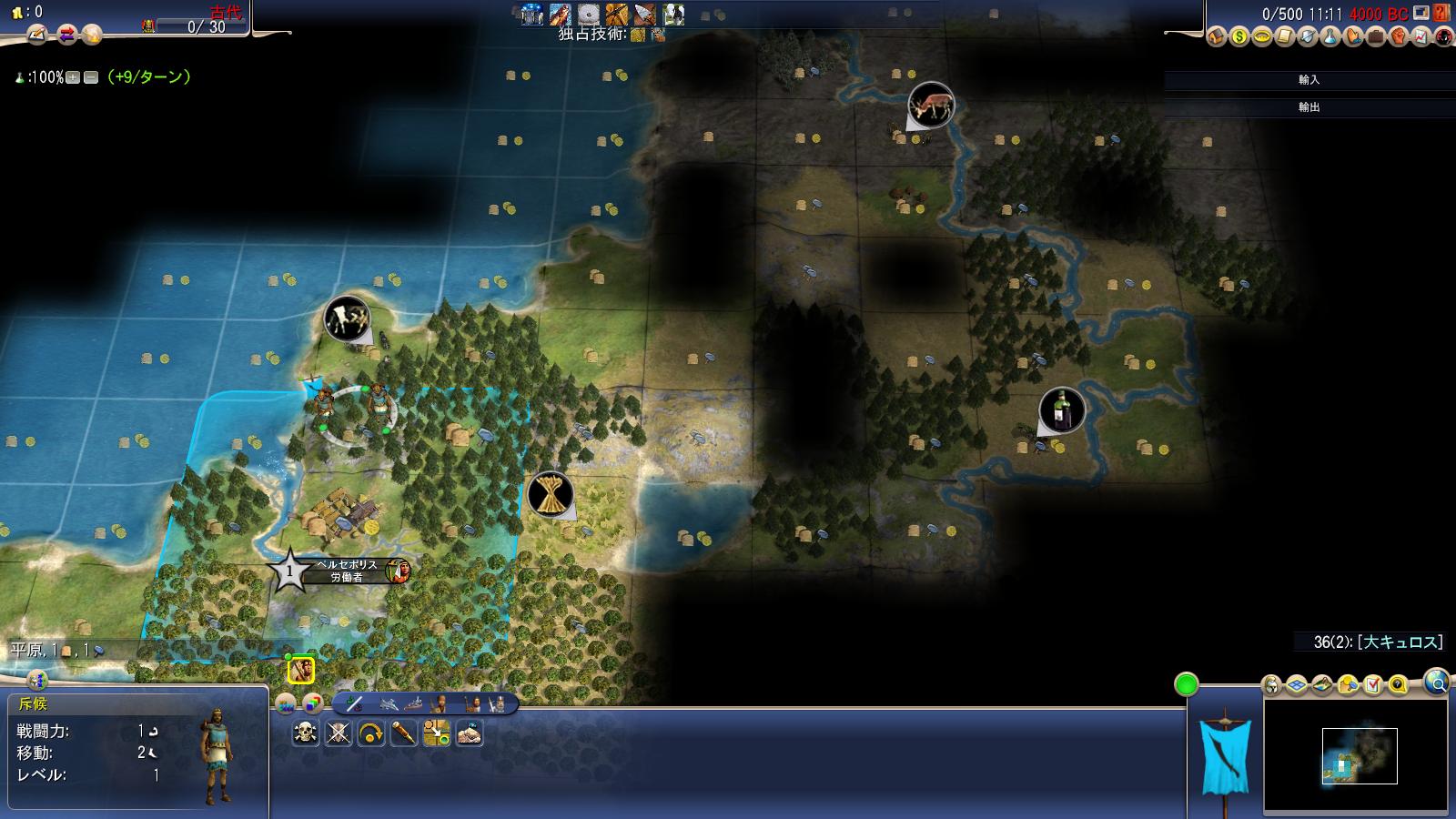Increase research rate with the plus stepper
Image resolution: width=1456 pixels, height=819 pixels.
(73, 78)
